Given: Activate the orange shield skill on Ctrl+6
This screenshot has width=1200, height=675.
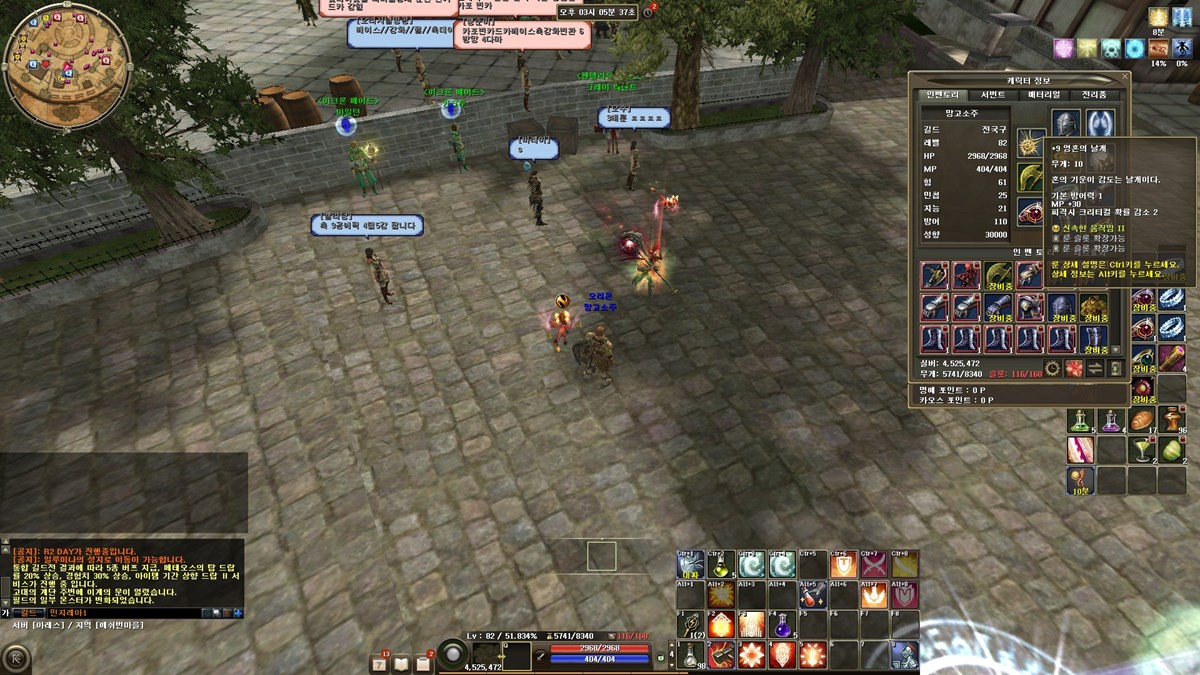Looking at the screenshot, I should coord(843,565).
